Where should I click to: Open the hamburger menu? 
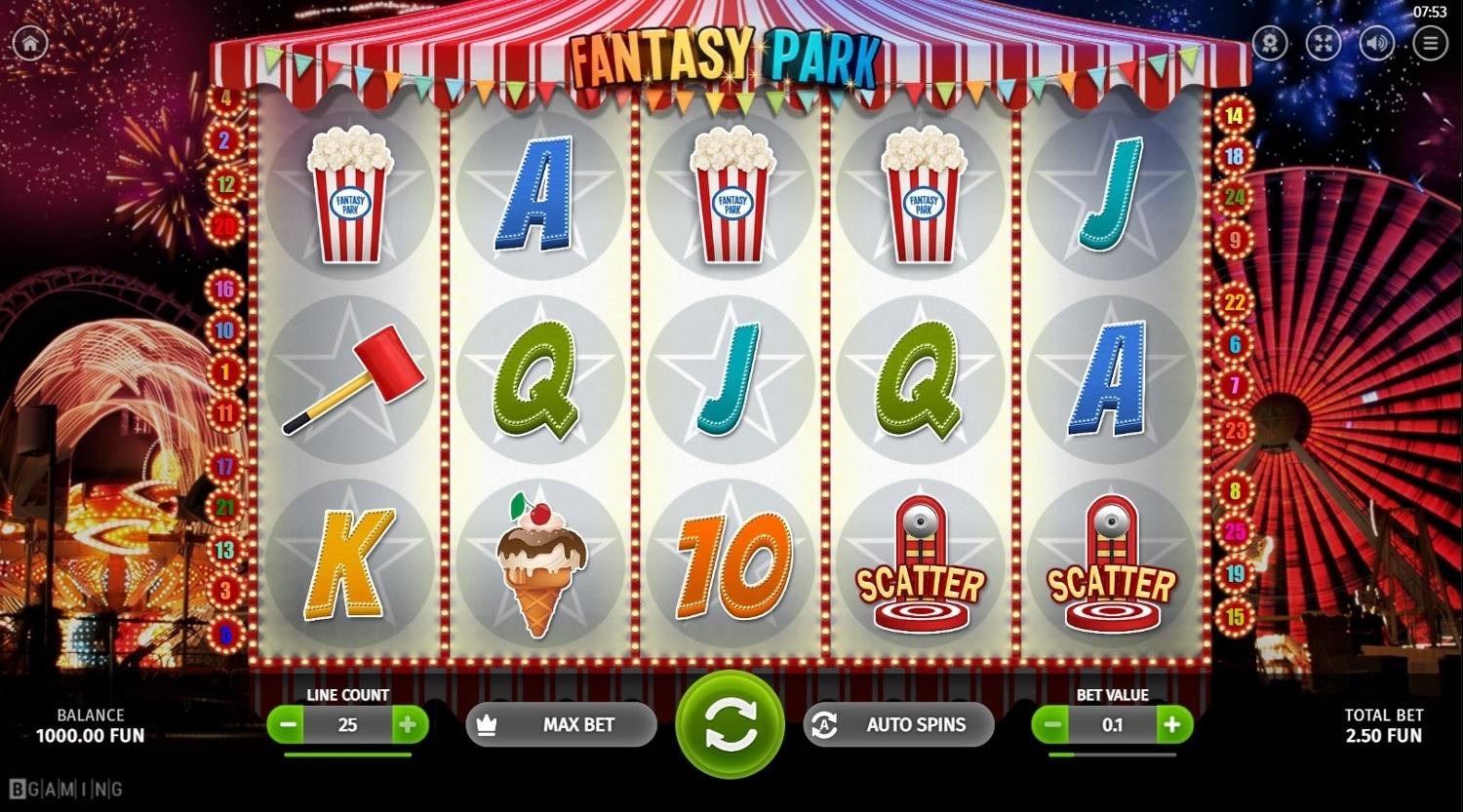click(1429, 43)
